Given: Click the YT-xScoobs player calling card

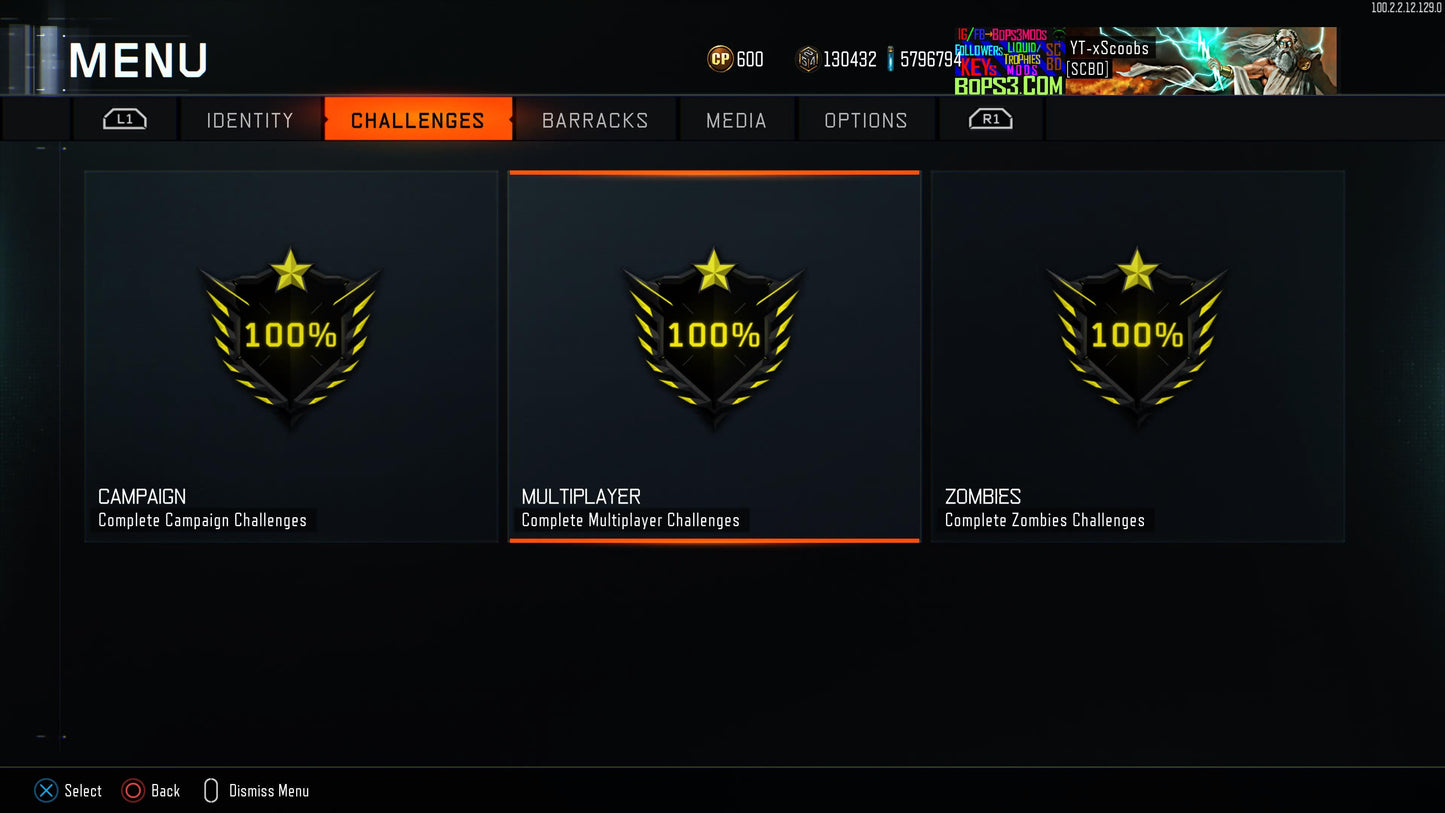Looking at the screenshot, I should [1200, 61].
